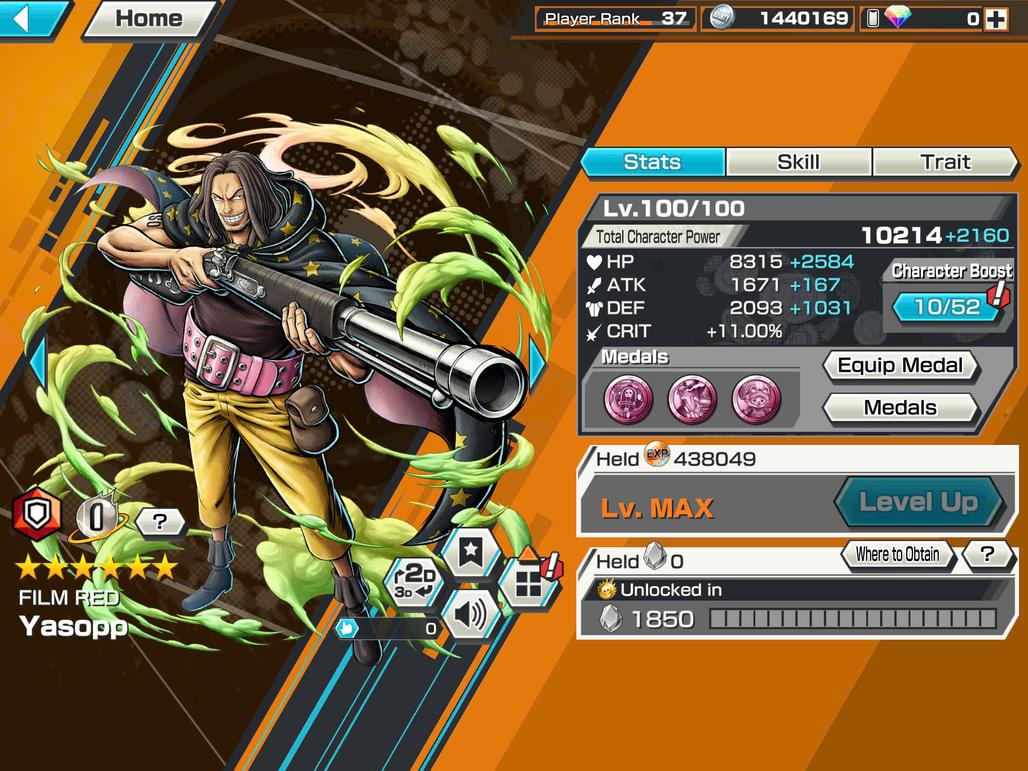1028x771 pixels.
Task: Open the question mark help beside Where to Obtain
Action: 987,554
